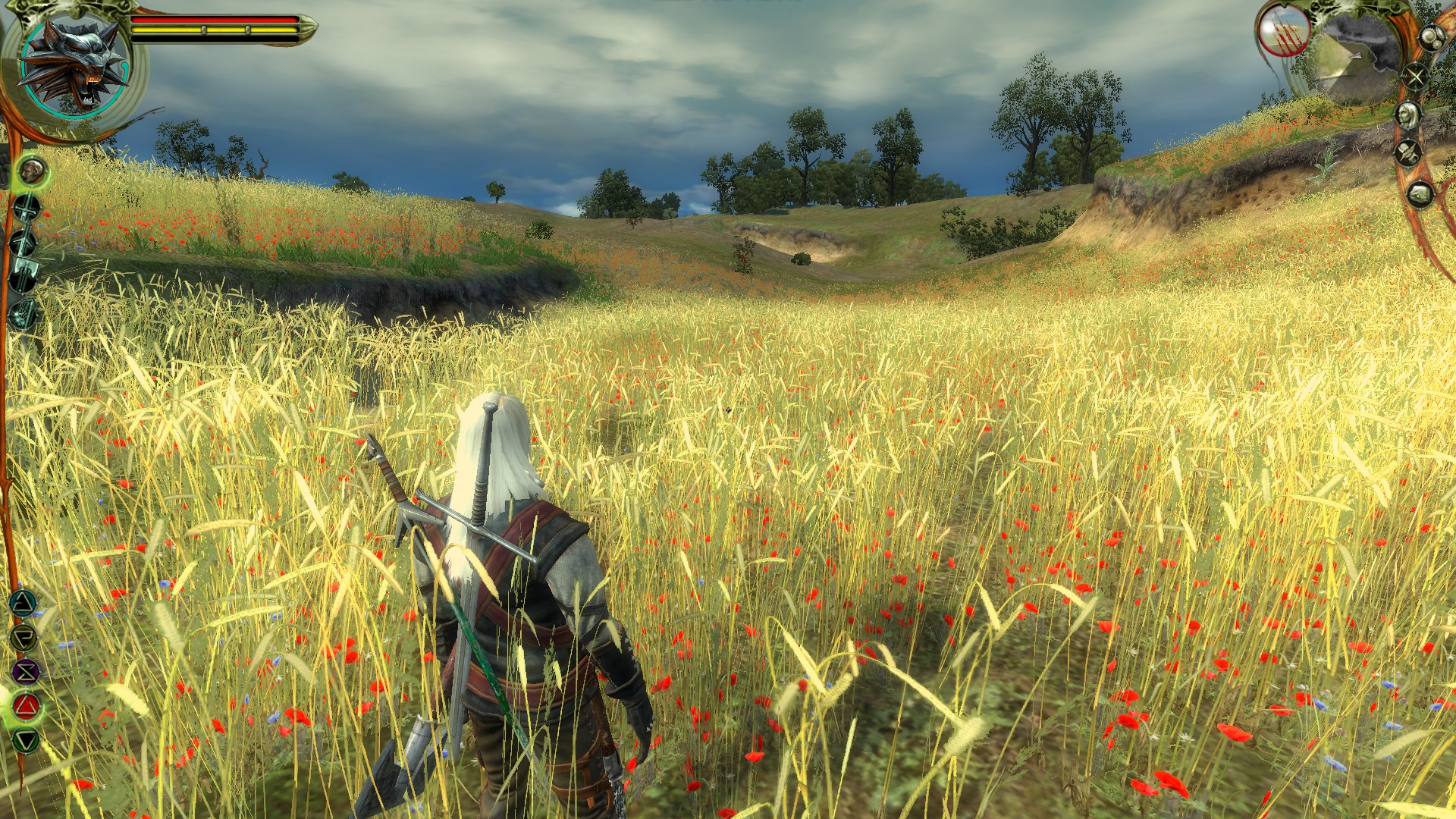Activate the red Igni sign
1456x819 pixels.
27,707
